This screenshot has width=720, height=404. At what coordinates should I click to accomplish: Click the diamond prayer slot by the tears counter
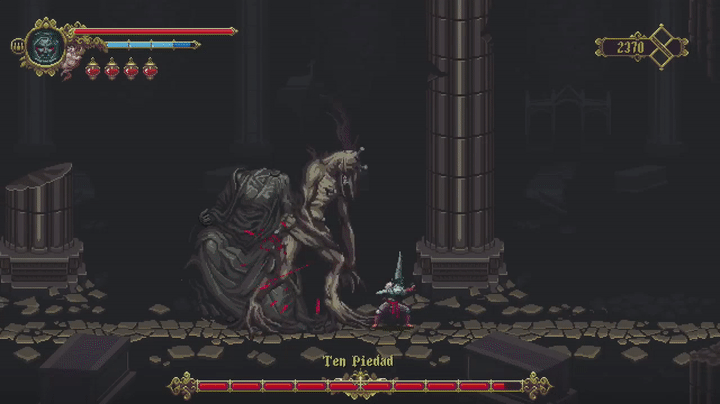[664, 47]
